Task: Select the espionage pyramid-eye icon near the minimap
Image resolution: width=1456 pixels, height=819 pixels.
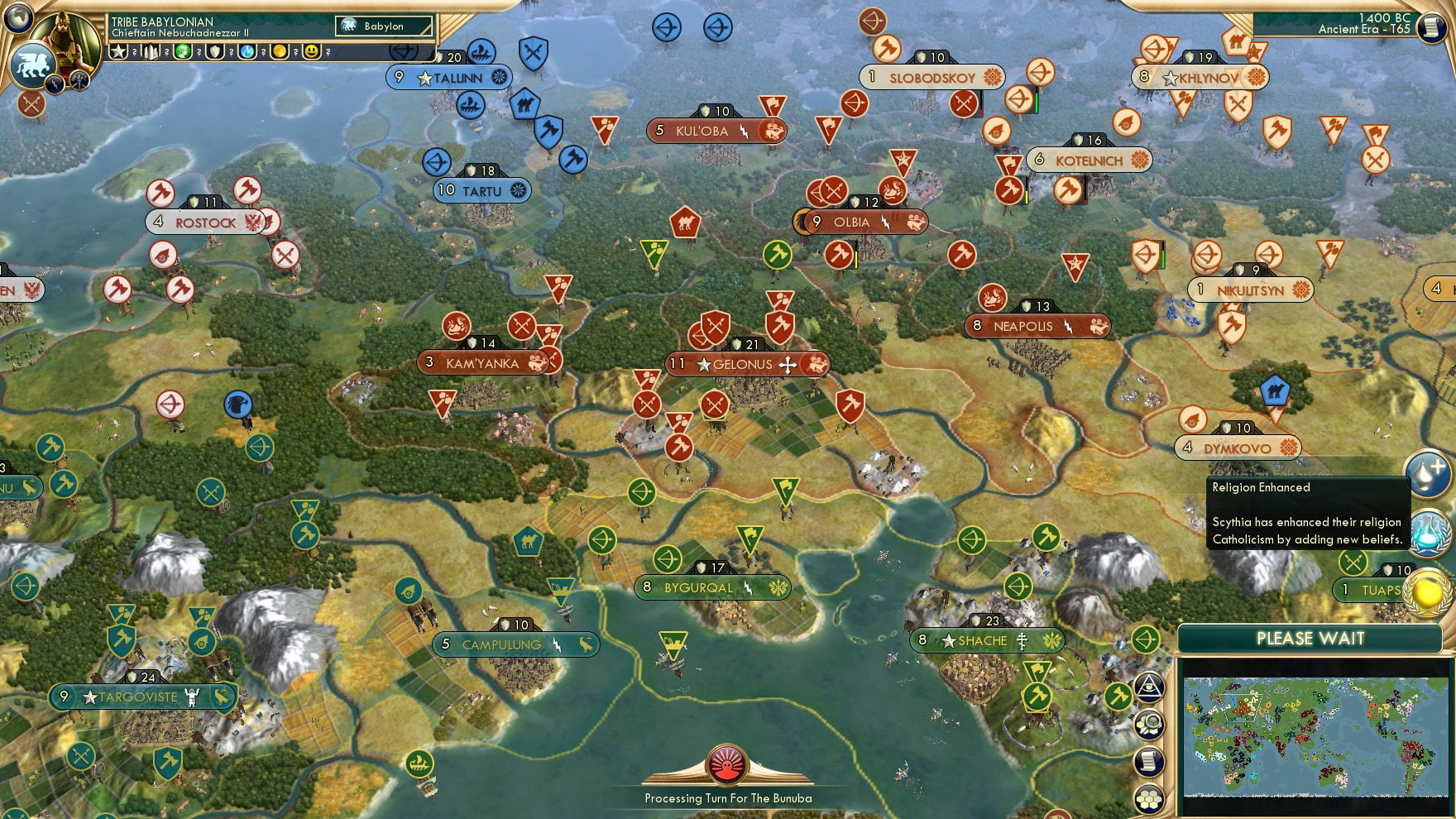Action: click(x=1149, y=685)
